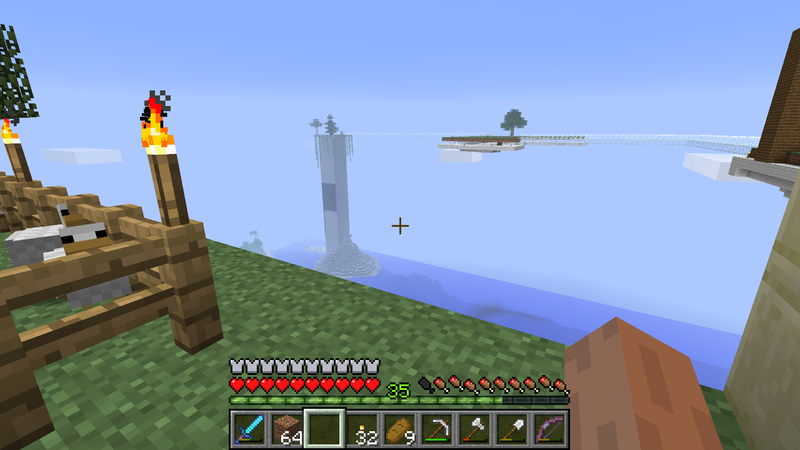The image size is (800, 450).
Task: Pick the bread stack of 9
Action: tap(400, 429)
